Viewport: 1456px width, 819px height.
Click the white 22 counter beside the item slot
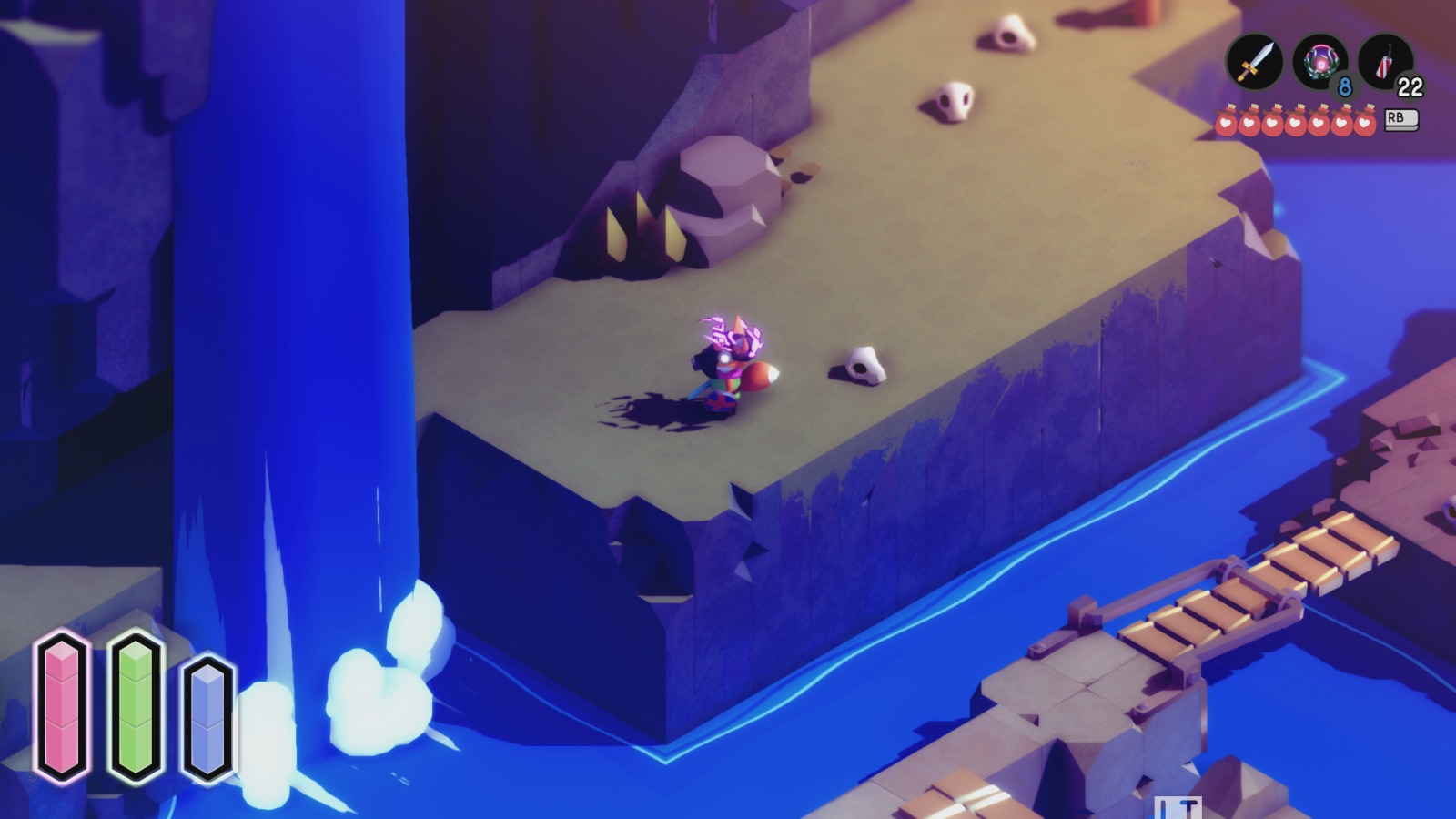click(1410, 88)
